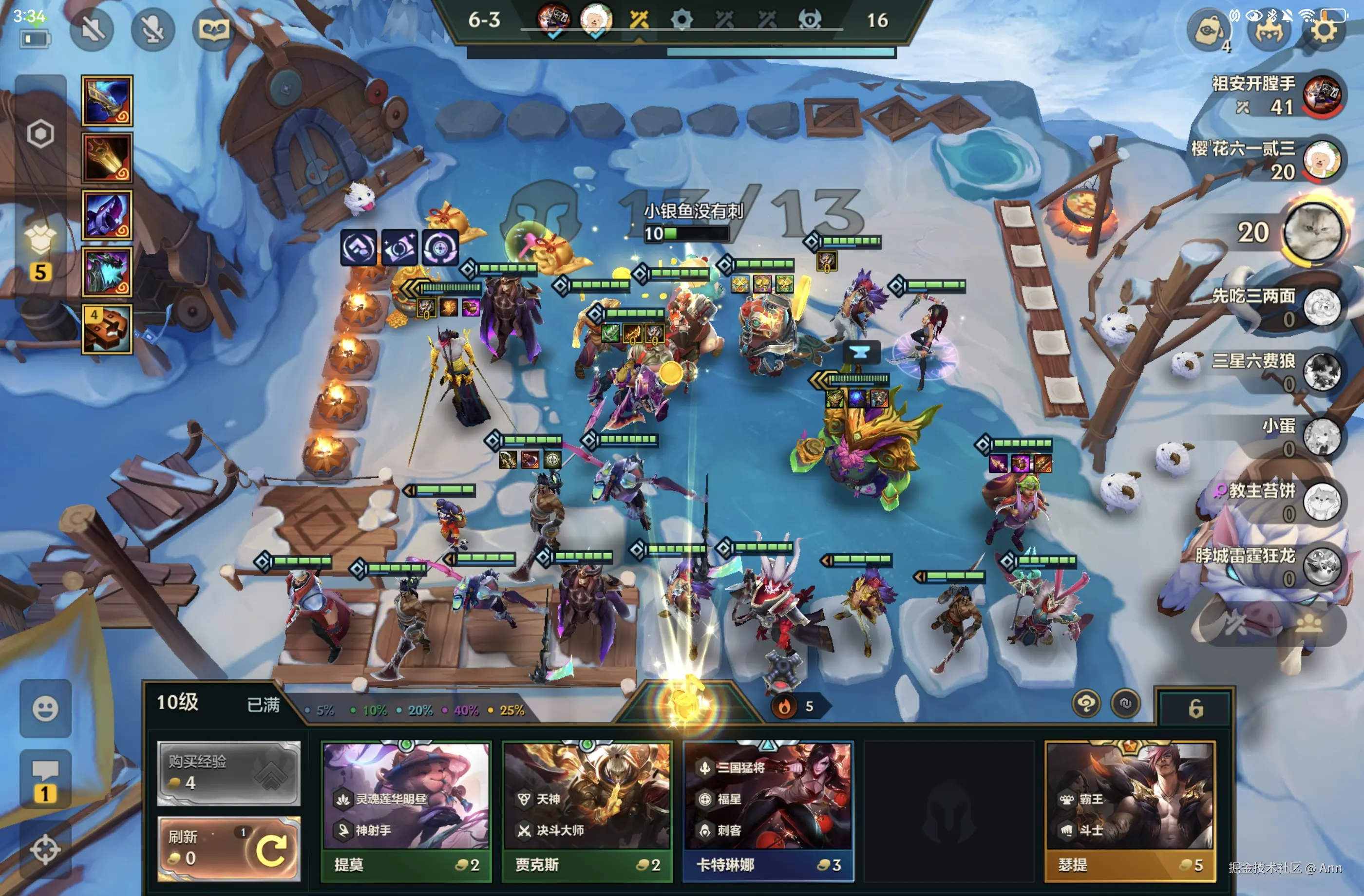The height and width of the screenshot is (896, 1364).
Task: Toggle the microphone mute button
Action: (x=152, y=29)
